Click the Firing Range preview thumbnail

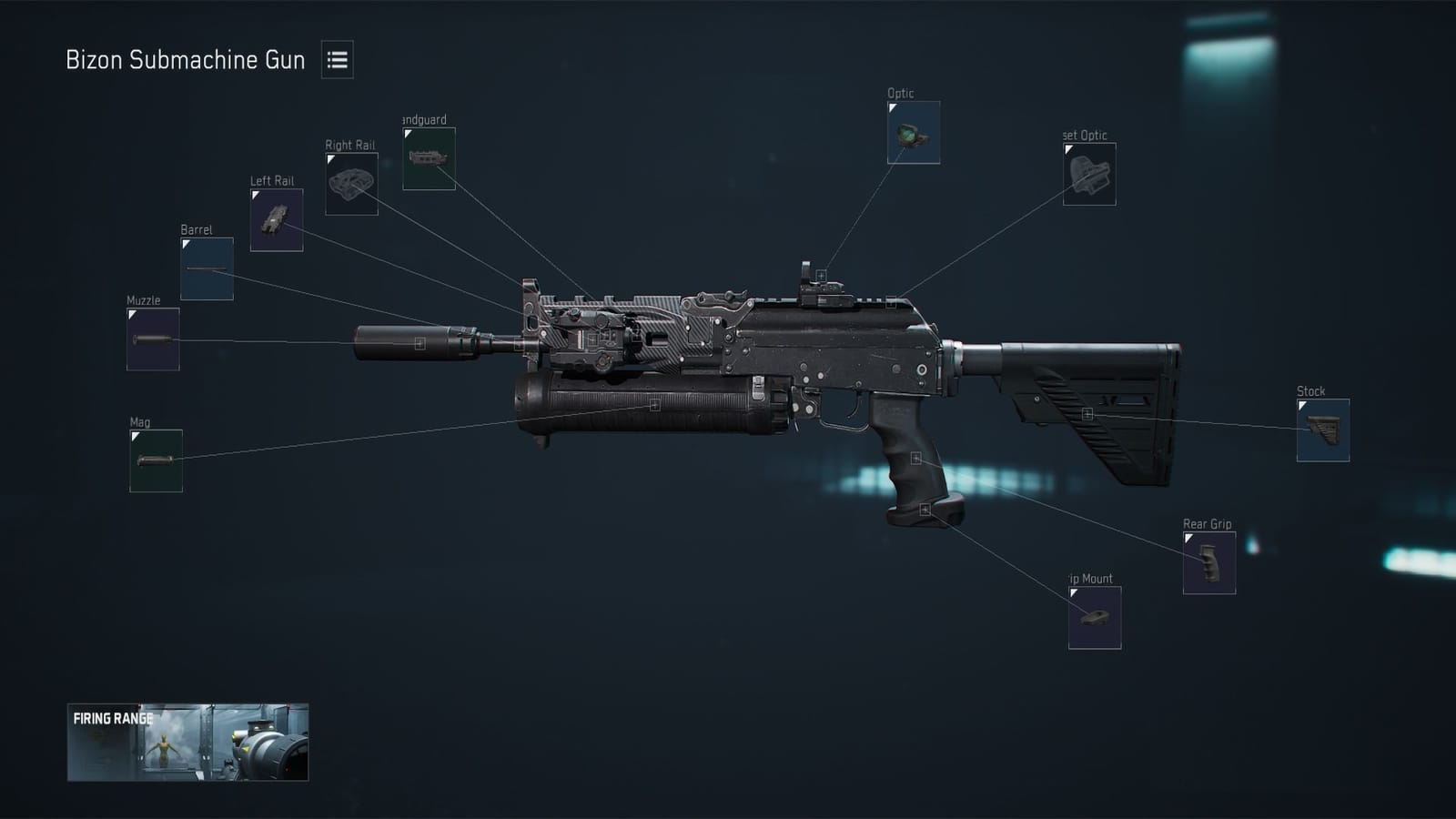coord(187,743)
